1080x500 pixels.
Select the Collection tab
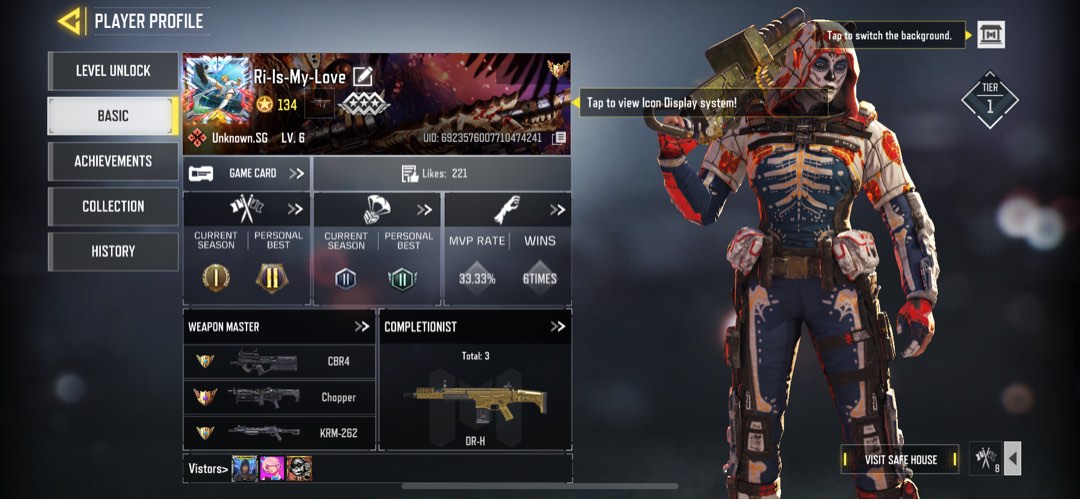click(x=113, y=206)
